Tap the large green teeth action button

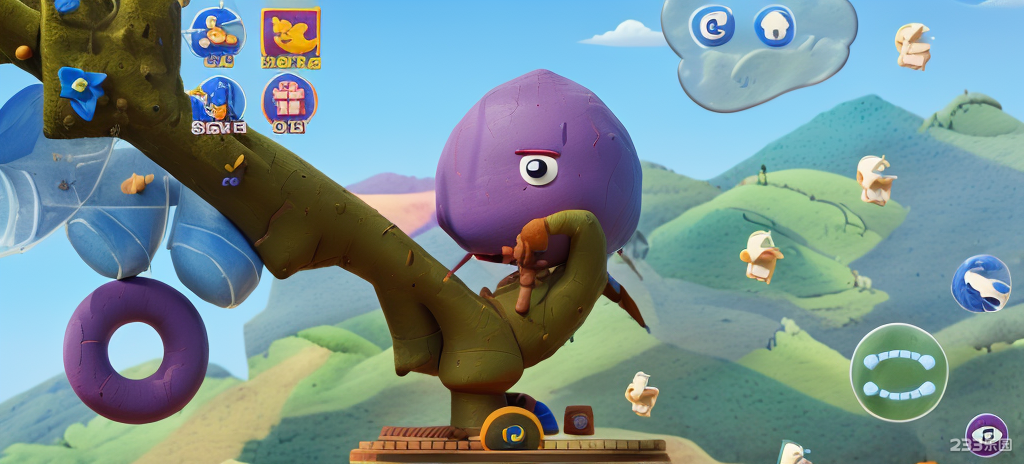pos(898,373)
